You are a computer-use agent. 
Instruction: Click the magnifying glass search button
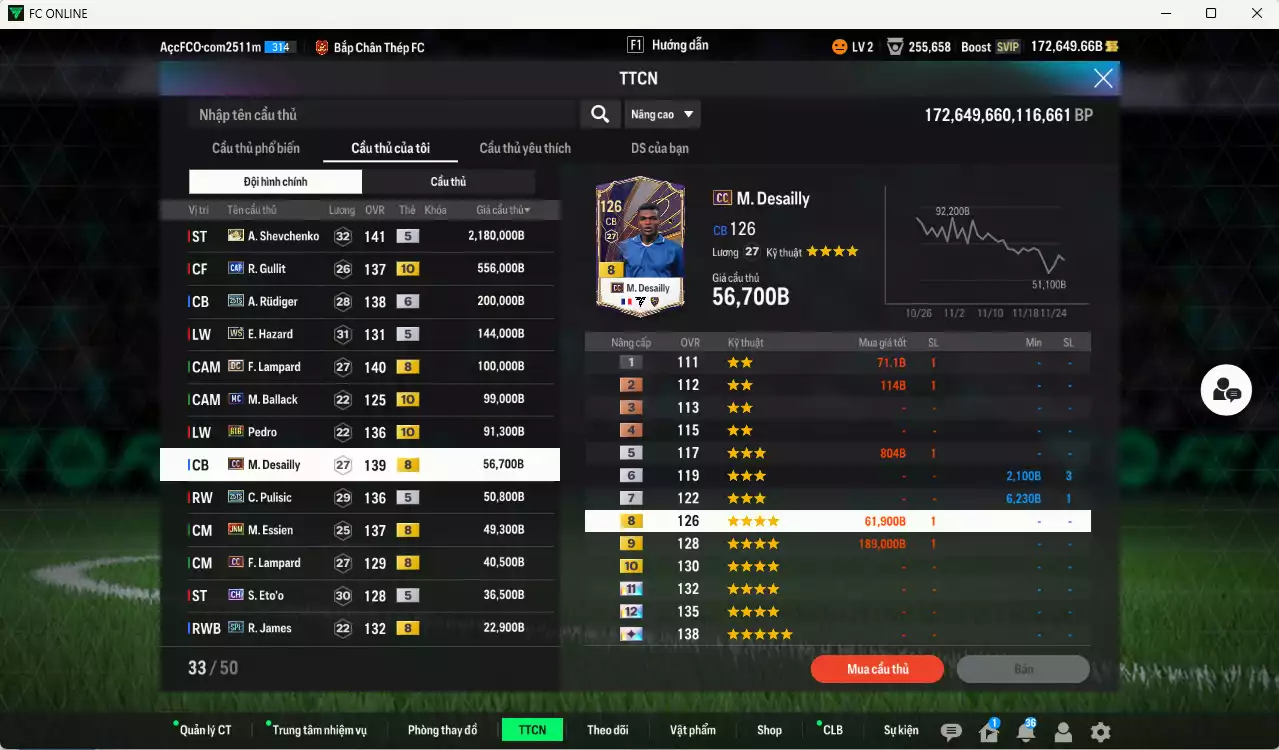(600, 114)
